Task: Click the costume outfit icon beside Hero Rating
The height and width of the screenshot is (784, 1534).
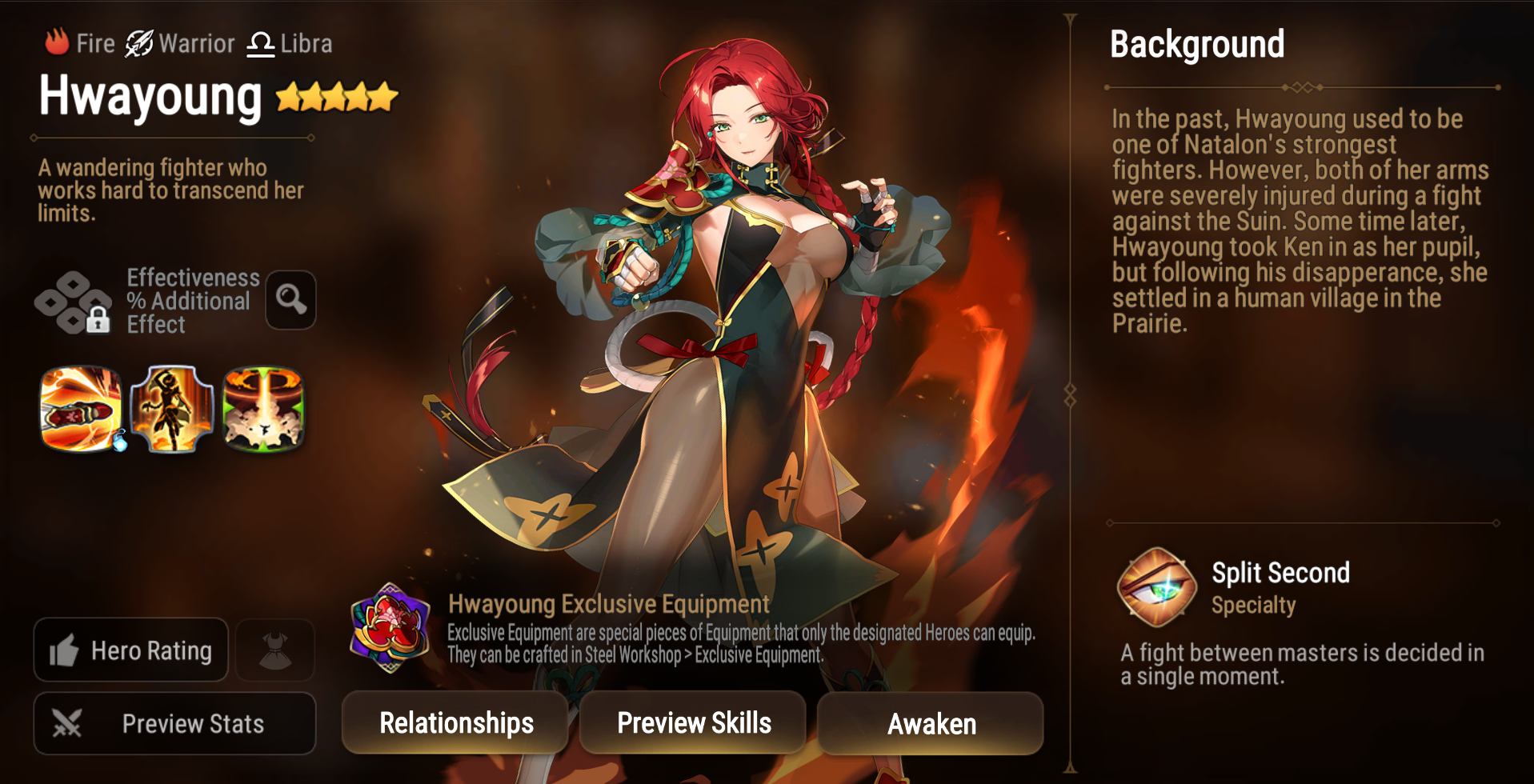Action: pos(274,650)
